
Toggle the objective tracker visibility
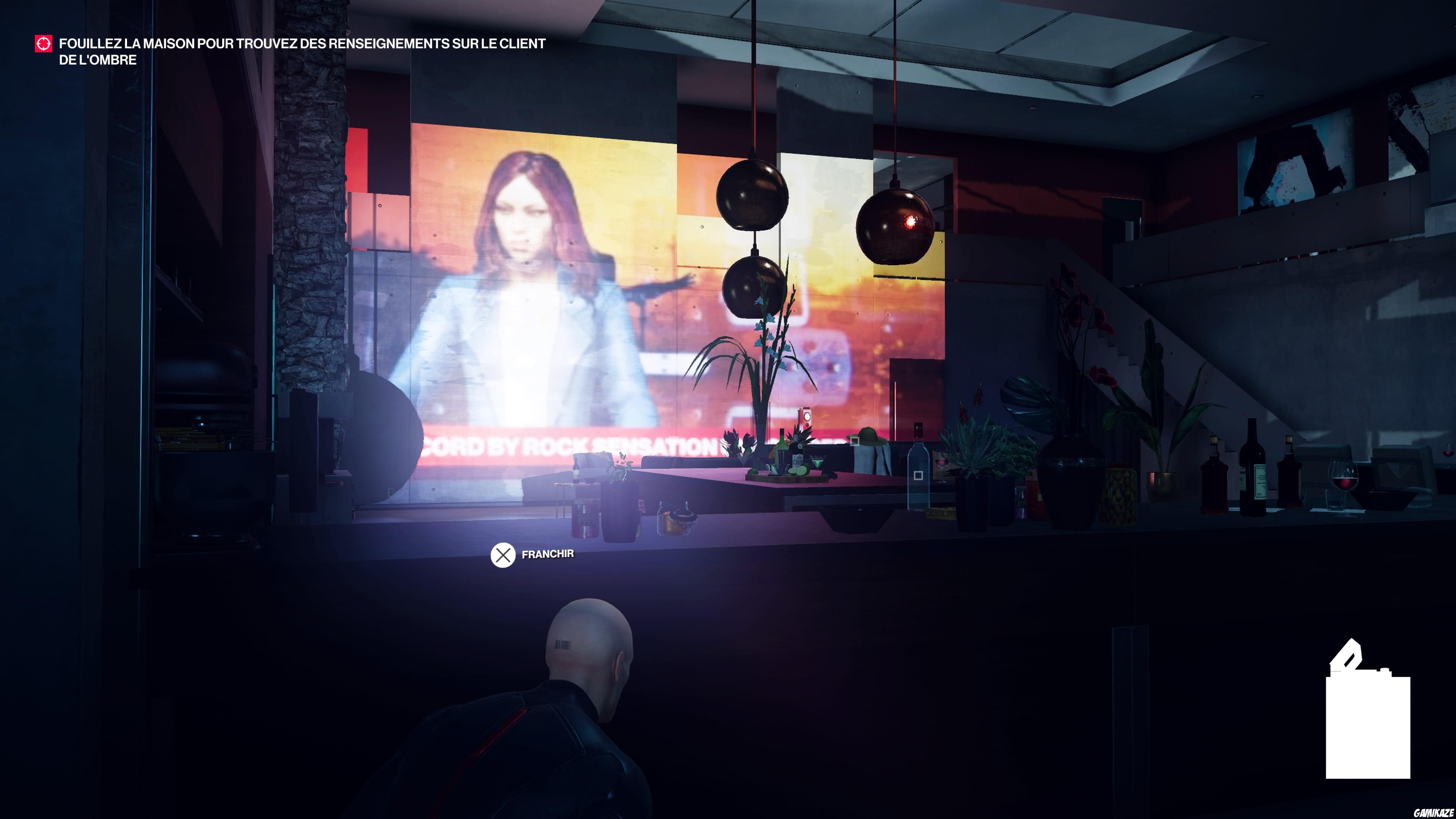click(43, 43)
